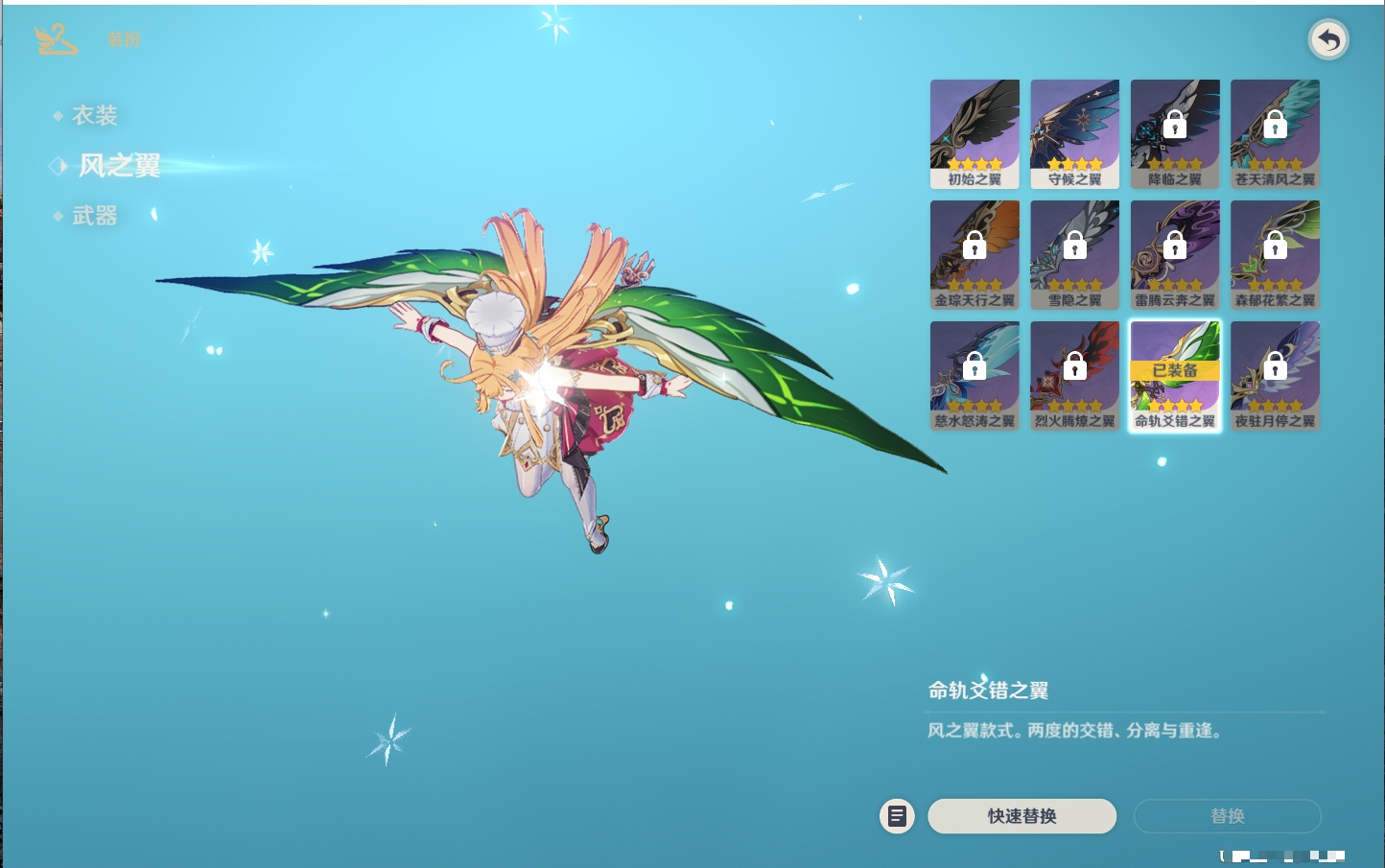Screen dimensions: 1385x868
Task: Select the locked 雷腾云奔之翼 glider
Action: 1175,254
